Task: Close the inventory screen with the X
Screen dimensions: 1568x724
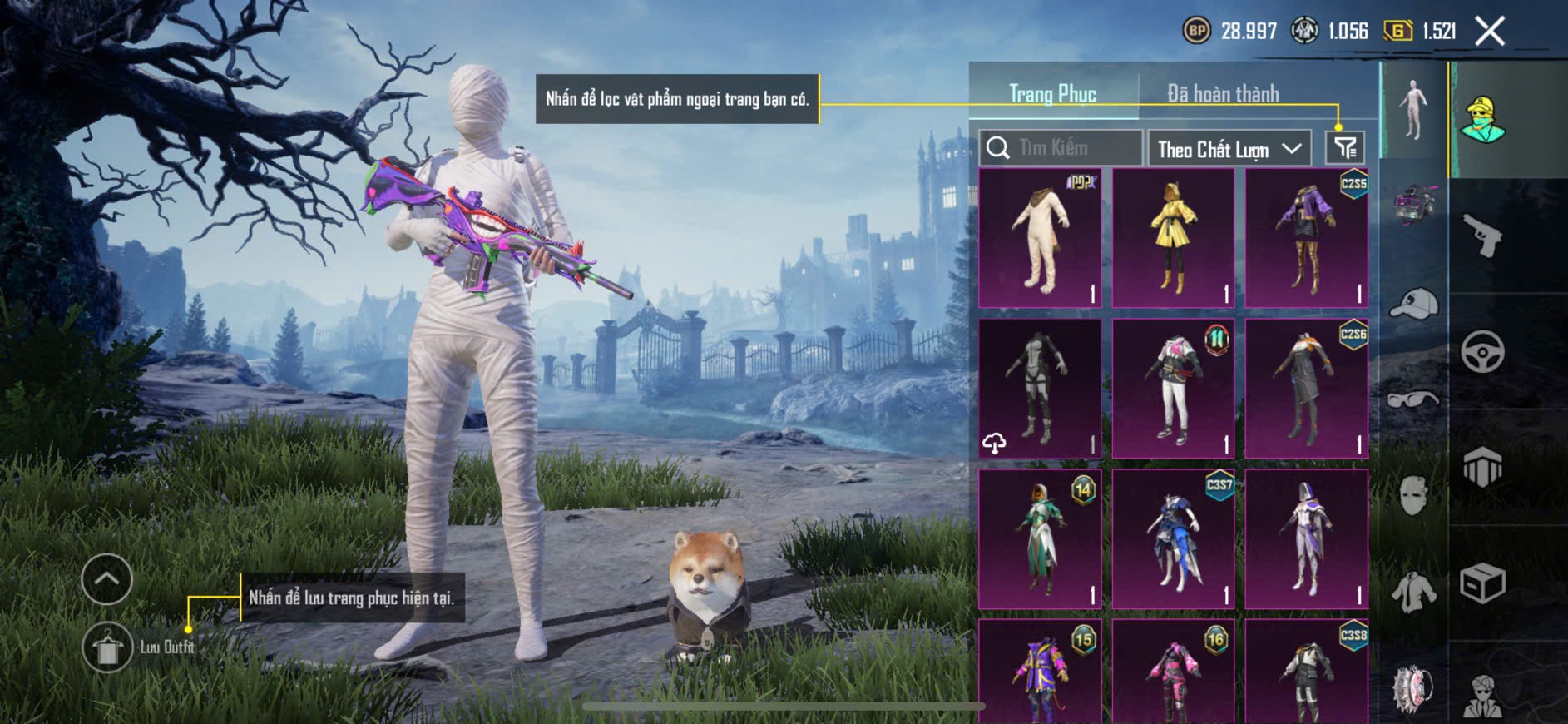Action: (x=1489, y=32)
